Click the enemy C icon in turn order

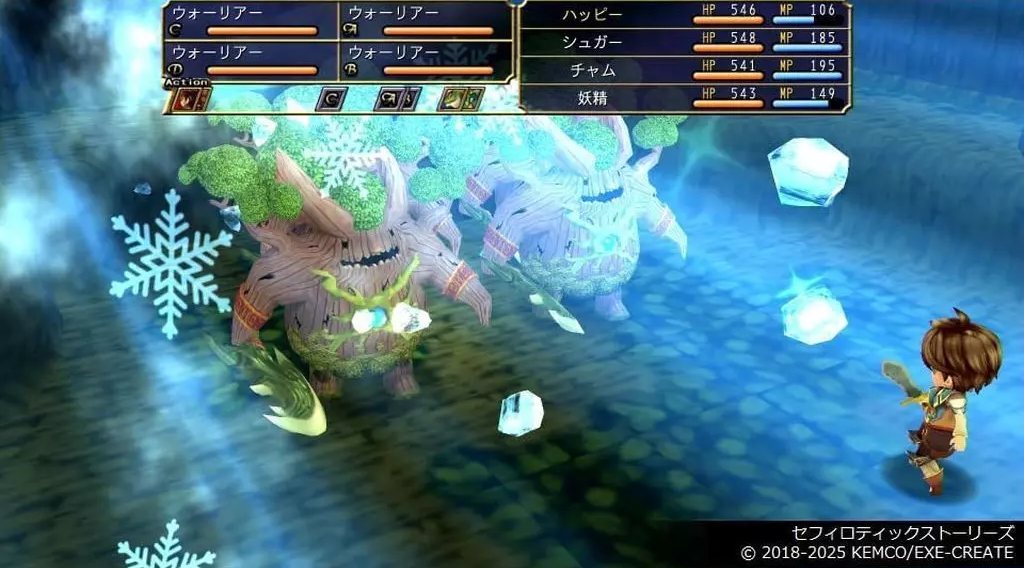[331, 99]
